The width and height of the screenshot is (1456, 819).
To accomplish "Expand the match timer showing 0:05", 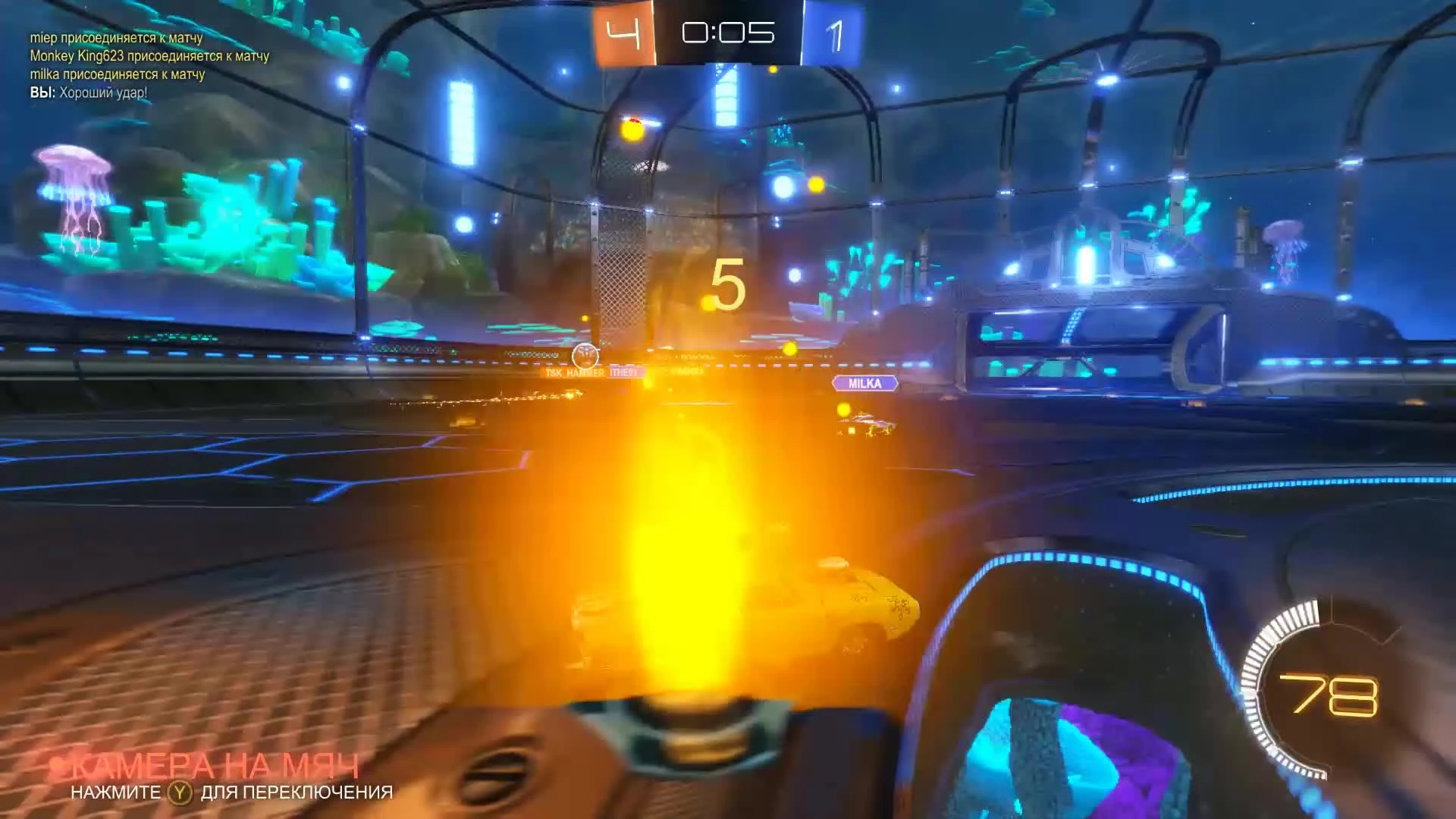I will click(x=730, y=30).
